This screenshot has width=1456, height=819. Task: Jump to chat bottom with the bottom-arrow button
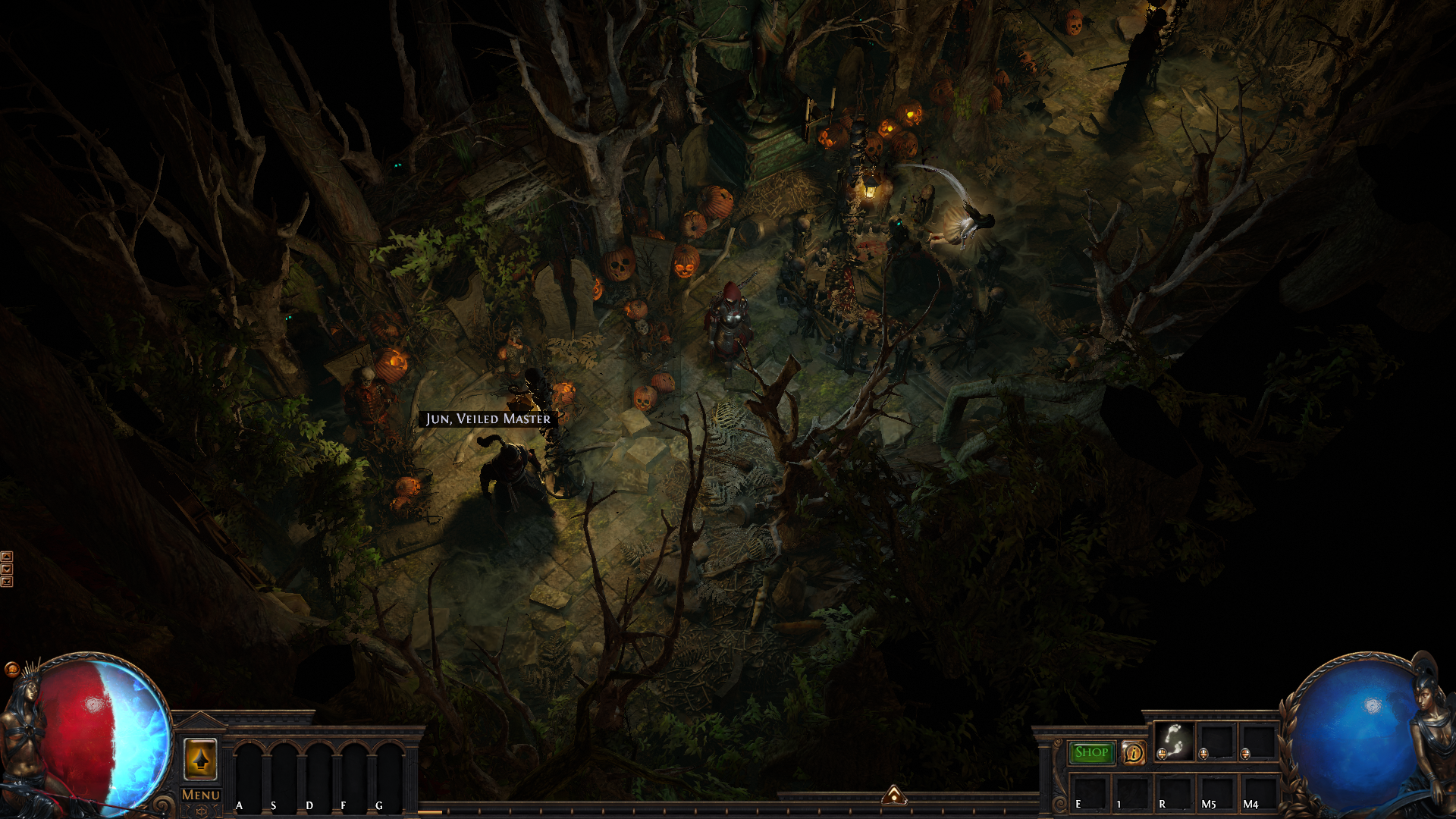tap(7, 582)
